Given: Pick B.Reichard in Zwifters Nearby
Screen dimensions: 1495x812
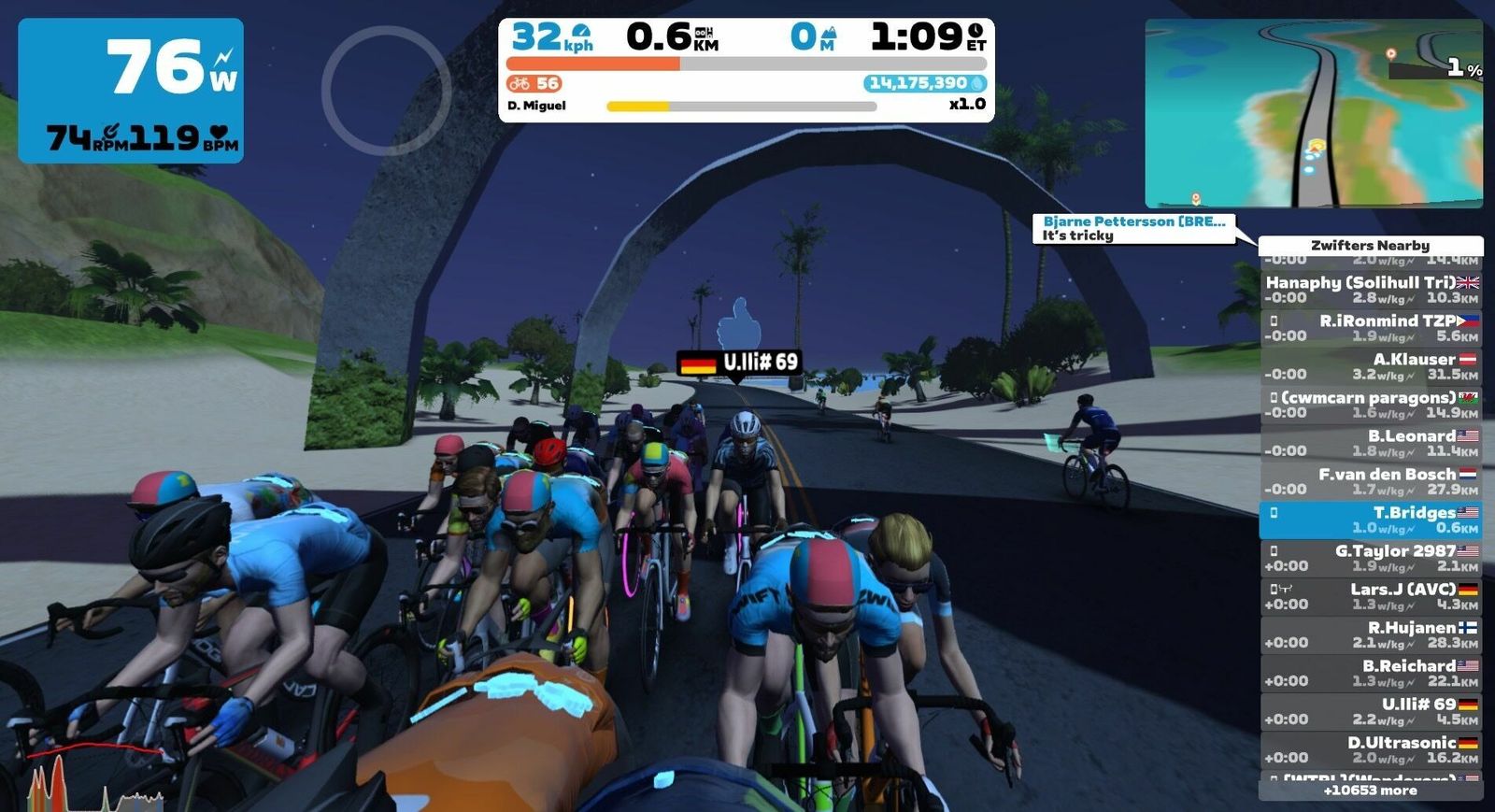Looking at the screenshot, I should 1371,673.
